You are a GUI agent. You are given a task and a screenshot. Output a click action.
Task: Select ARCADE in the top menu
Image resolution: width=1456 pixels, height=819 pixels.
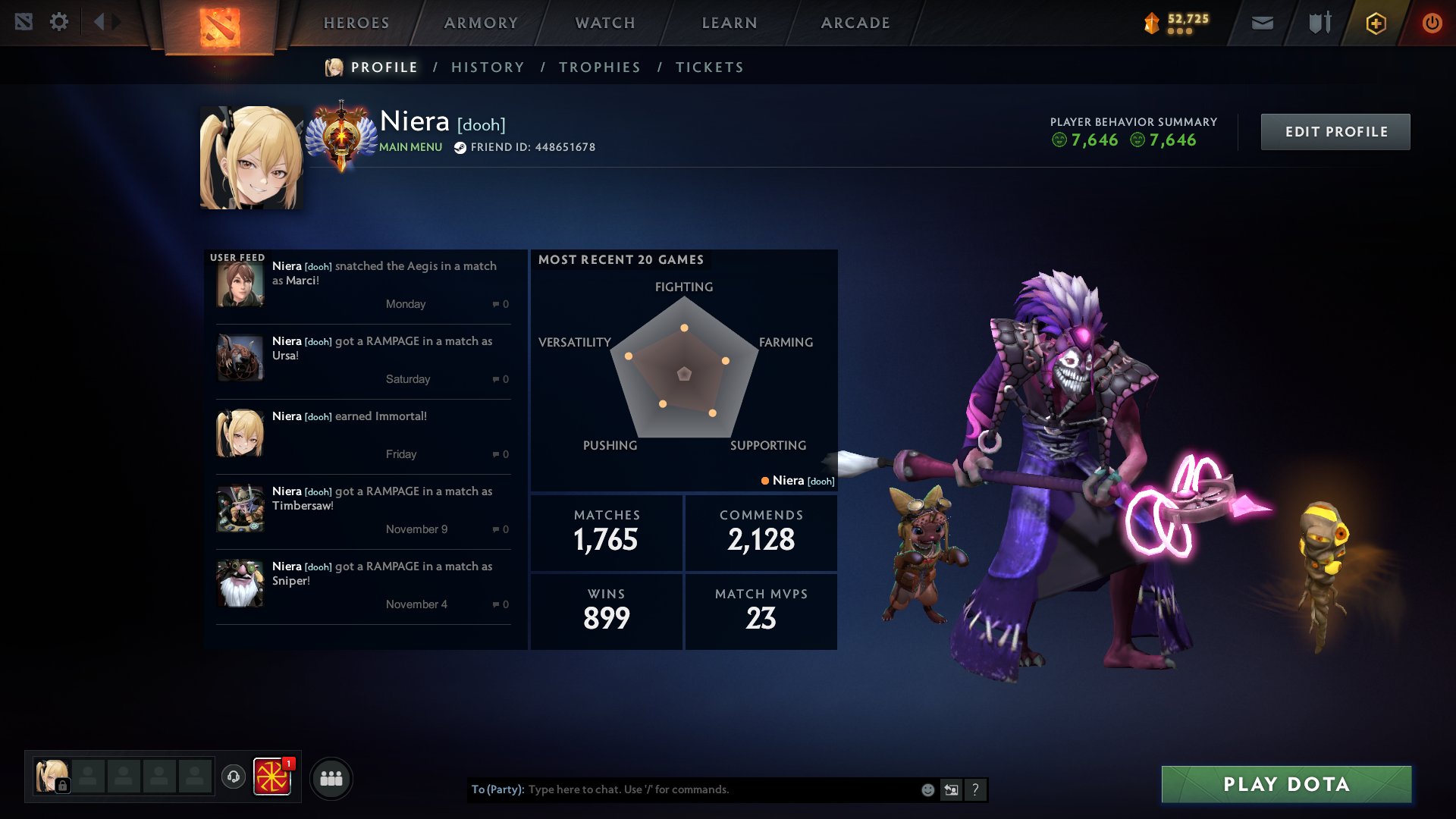point(855,23)
